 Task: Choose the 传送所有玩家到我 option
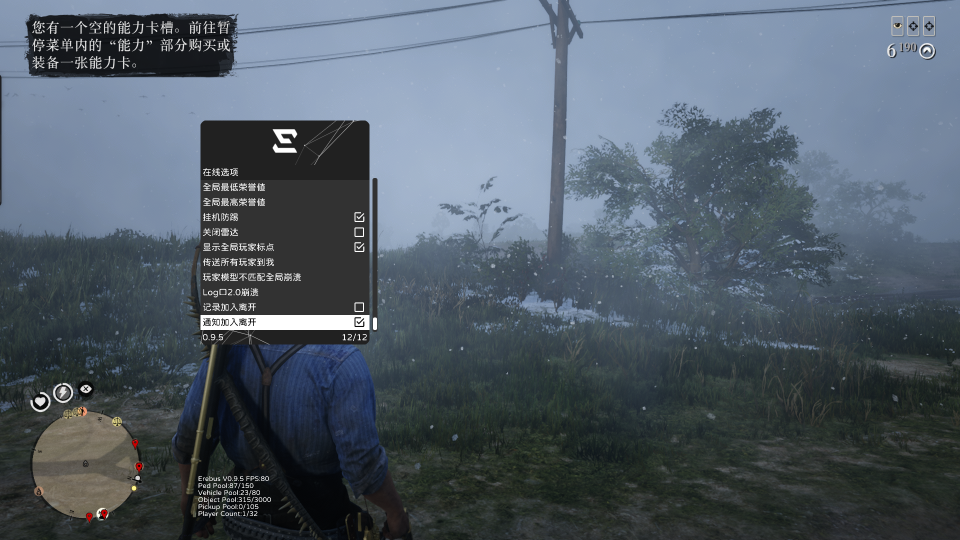pos(284,262)
